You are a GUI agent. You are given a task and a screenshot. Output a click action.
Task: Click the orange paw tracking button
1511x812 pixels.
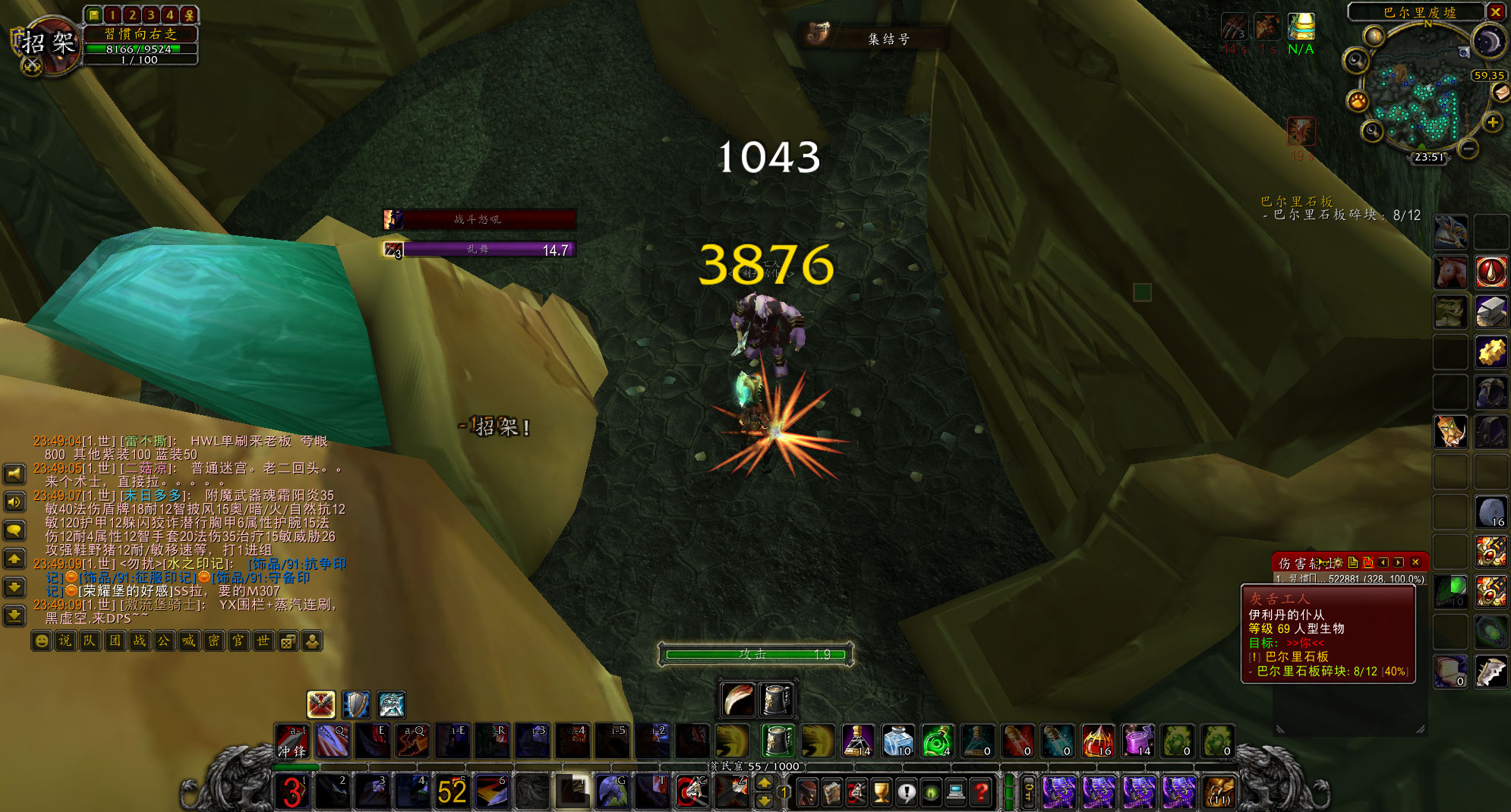pyautogui.click(x=1358, y=100)
